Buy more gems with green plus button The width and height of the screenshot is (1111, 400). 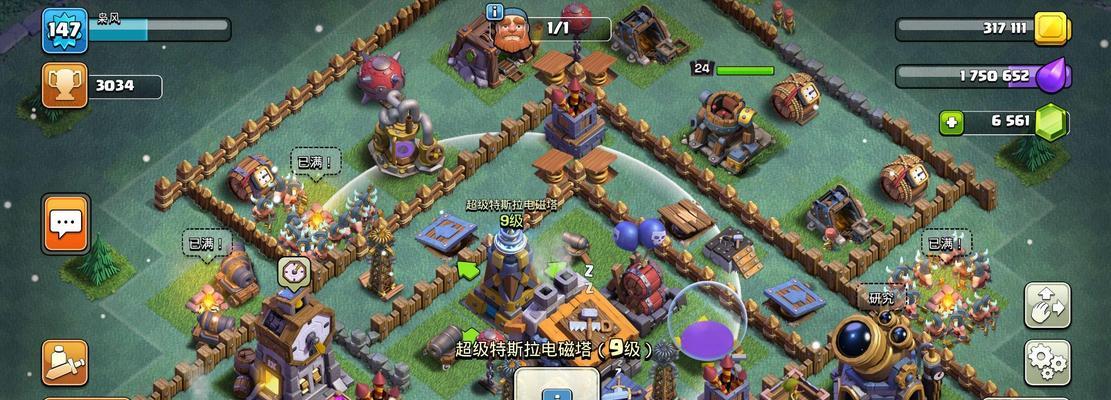click(953, 122)
